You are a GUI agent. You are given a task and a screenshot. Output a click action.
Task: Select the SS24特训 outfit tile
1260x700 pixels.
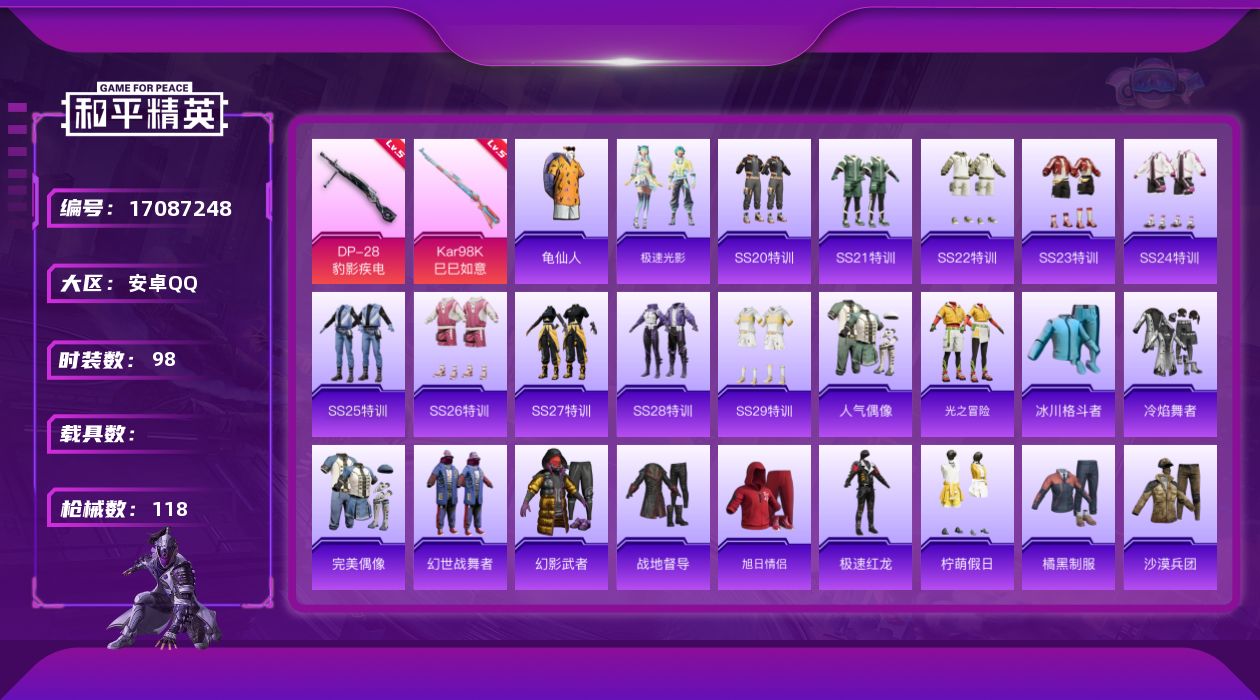1170,211
